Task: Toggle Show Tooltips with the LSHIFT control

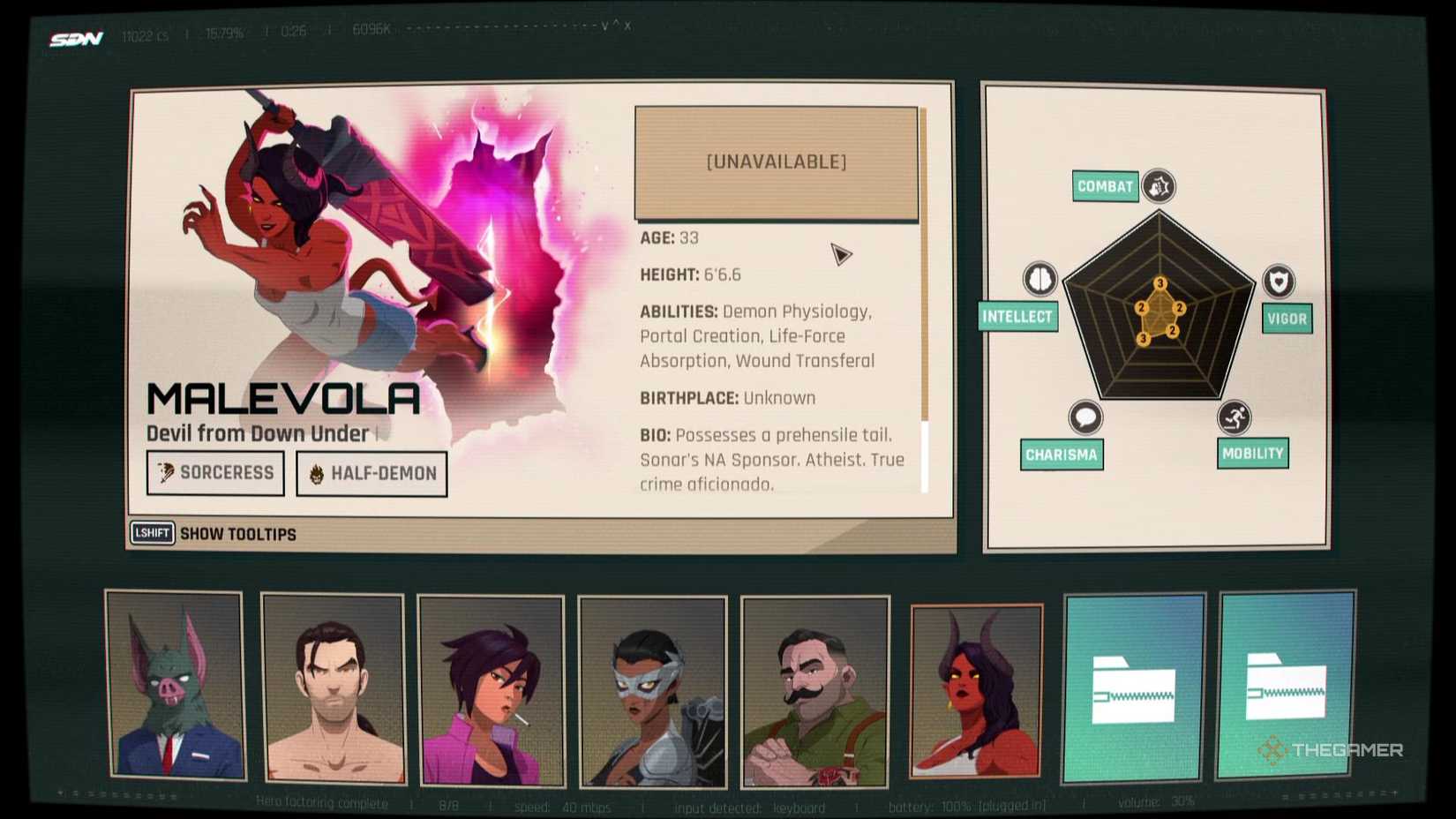Action: pyautogui.click(x=152, y=533)
